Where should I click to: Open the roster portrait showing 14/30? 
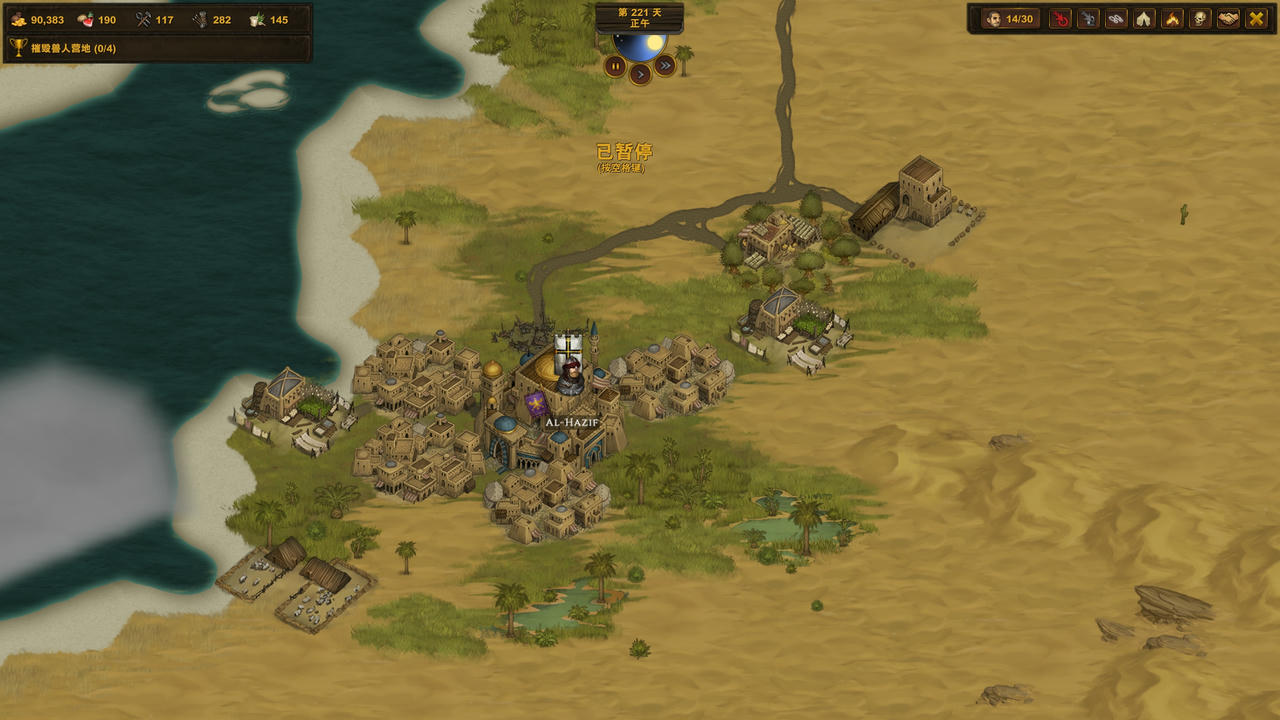click(x=1010, y=19)
